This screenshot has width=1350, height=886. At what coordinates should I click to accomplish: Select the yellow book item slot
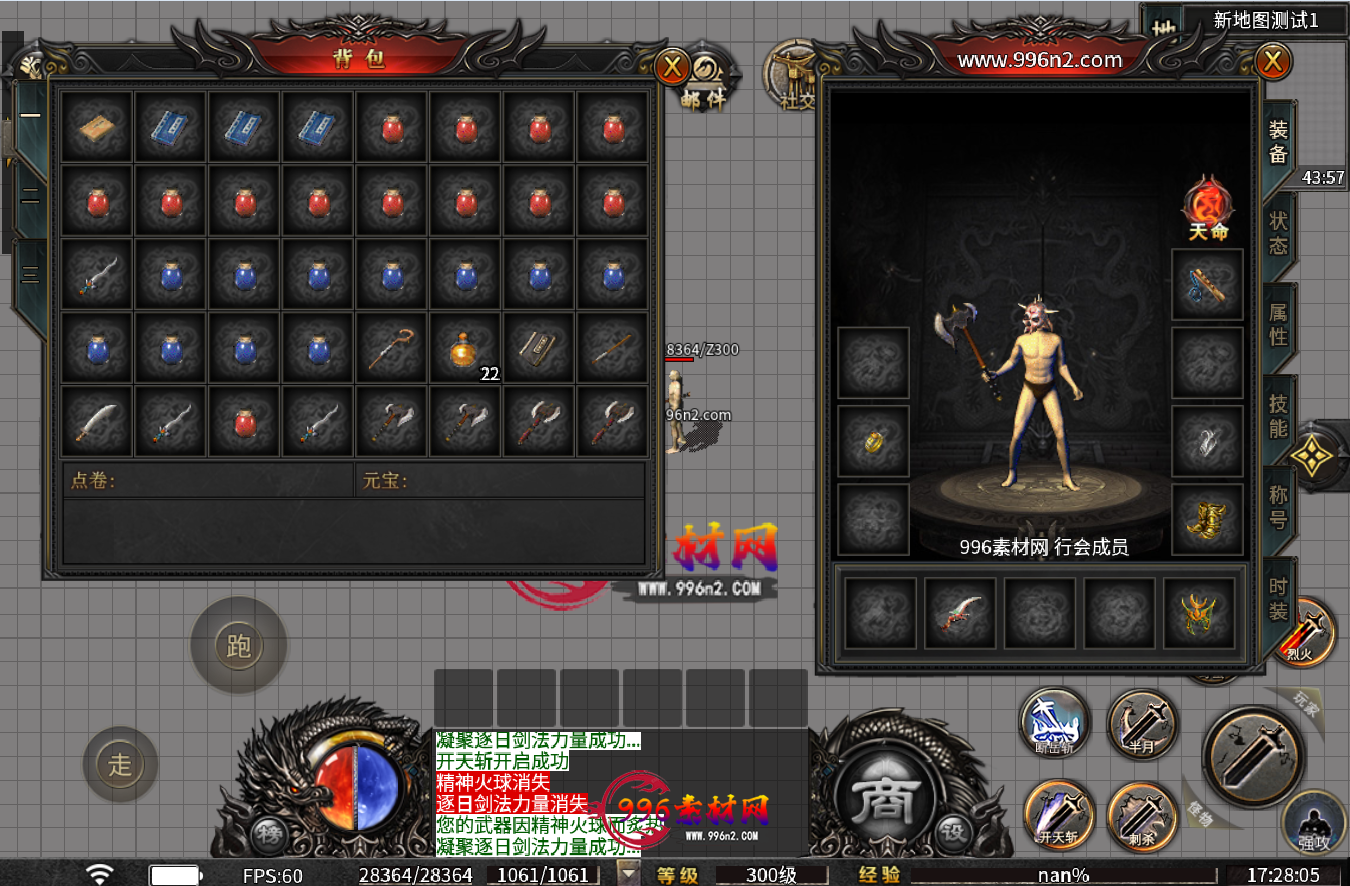(96, 127)
